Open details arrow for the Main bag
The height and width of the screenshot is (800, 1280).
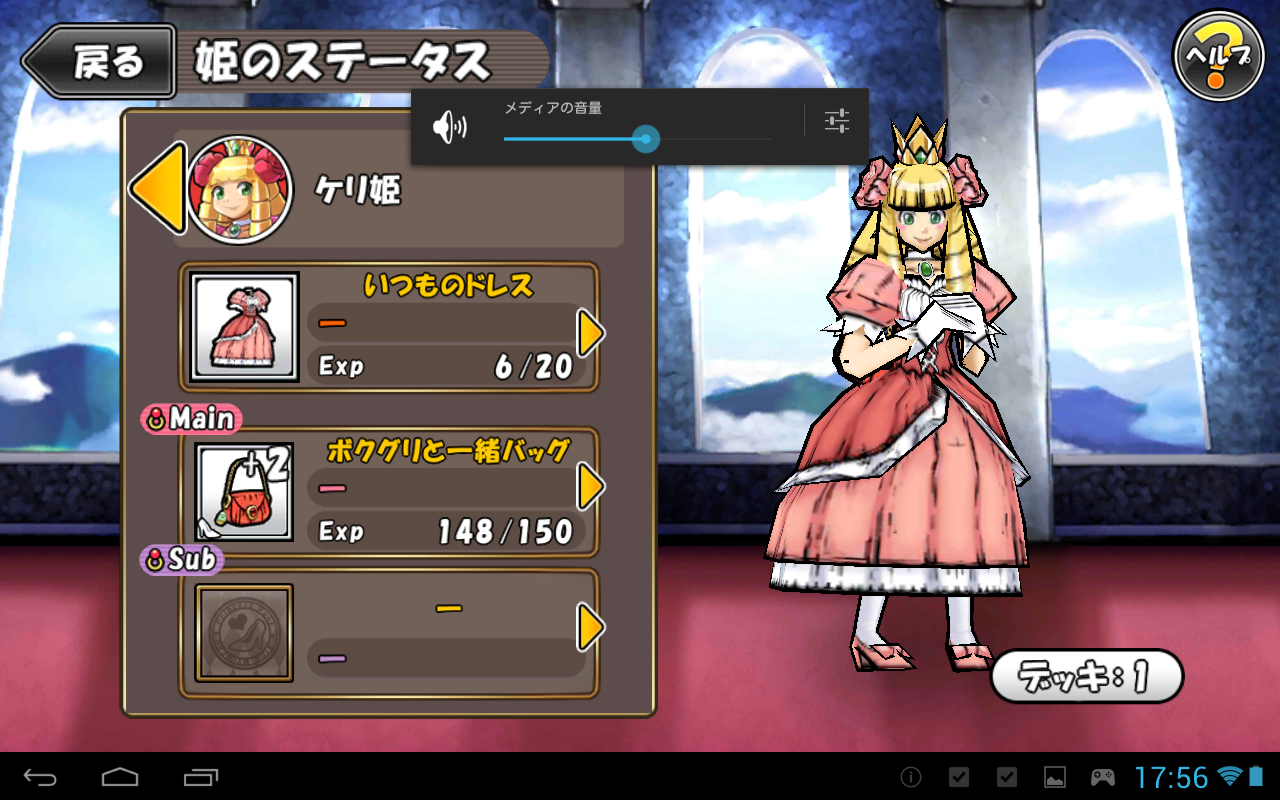pos(591,487)
